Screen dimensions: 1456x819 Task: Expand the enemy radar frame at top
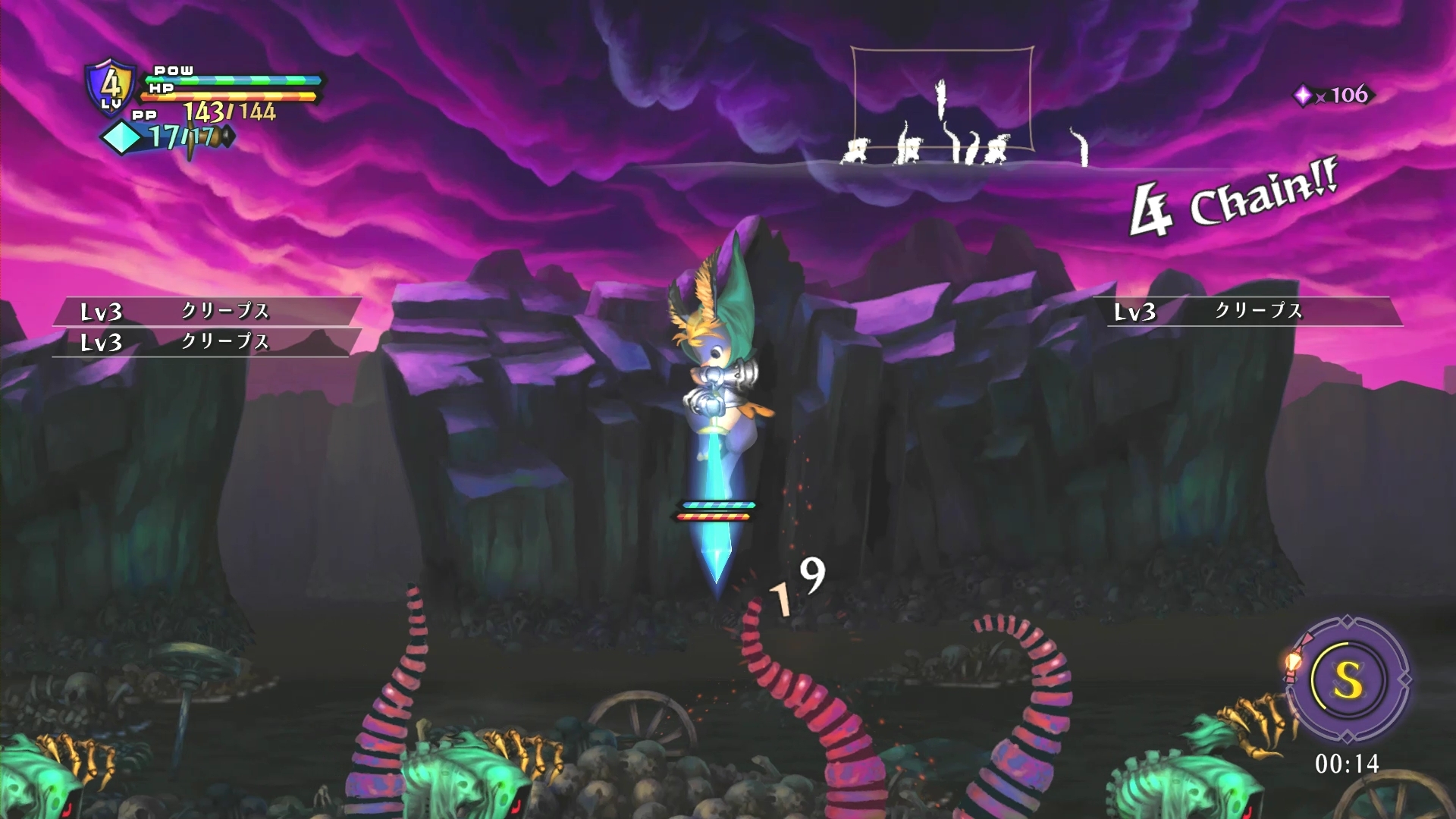[x=943, y=99]
